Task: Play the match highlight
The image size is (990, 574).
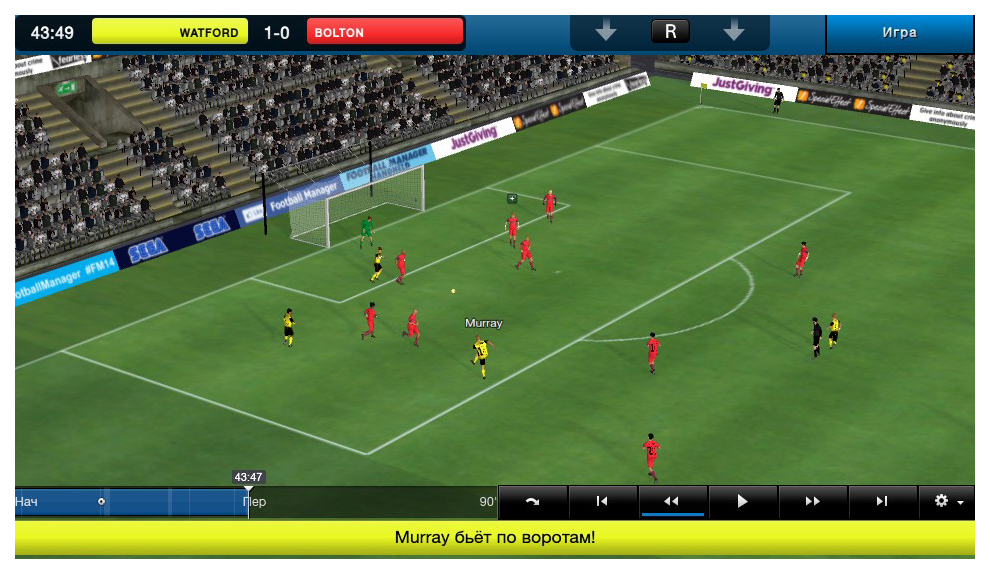Action: point(742,501)
